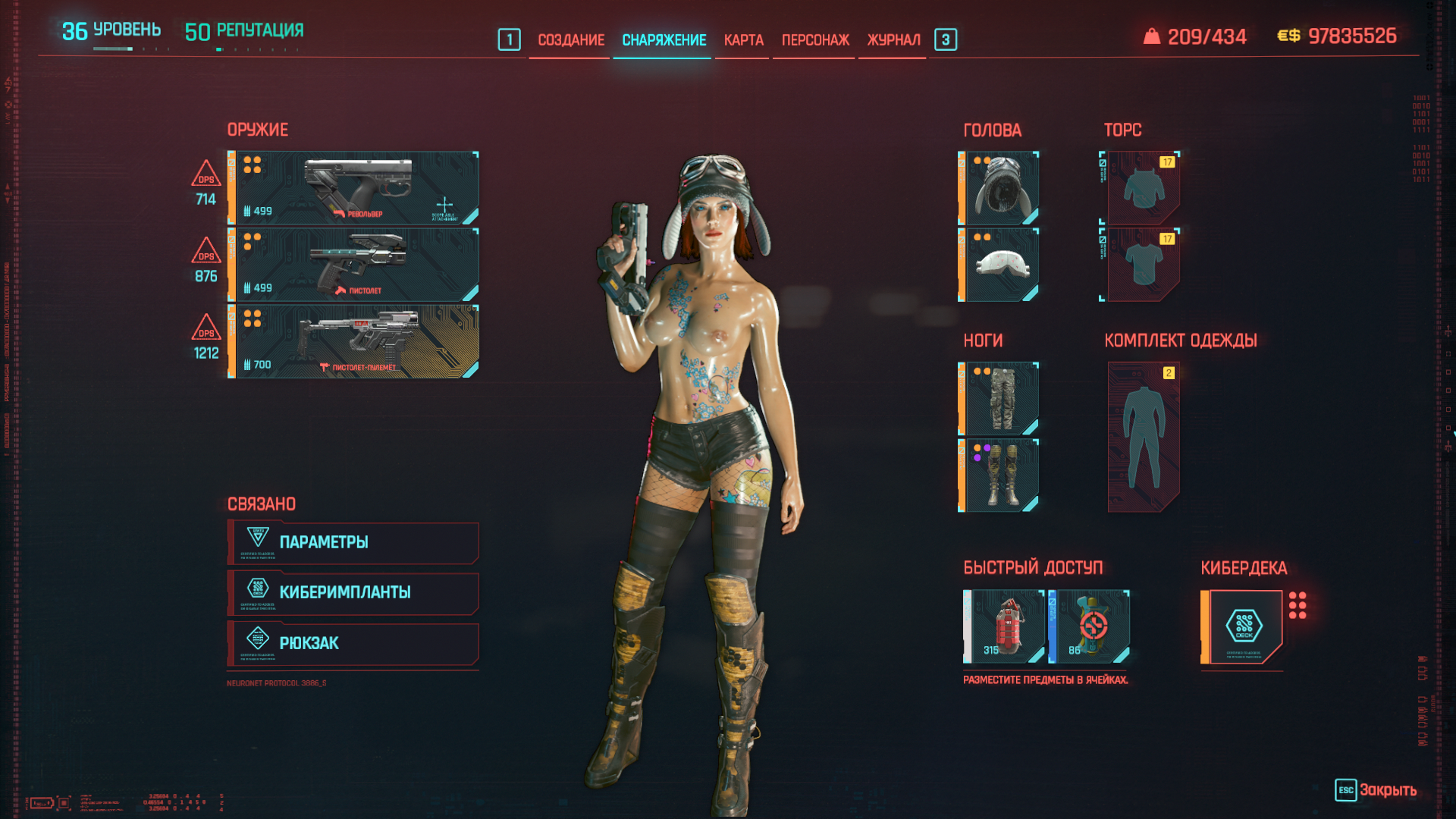Select the upper torso jacket slot
The image size is (1456, 819).
[1143, 188]
